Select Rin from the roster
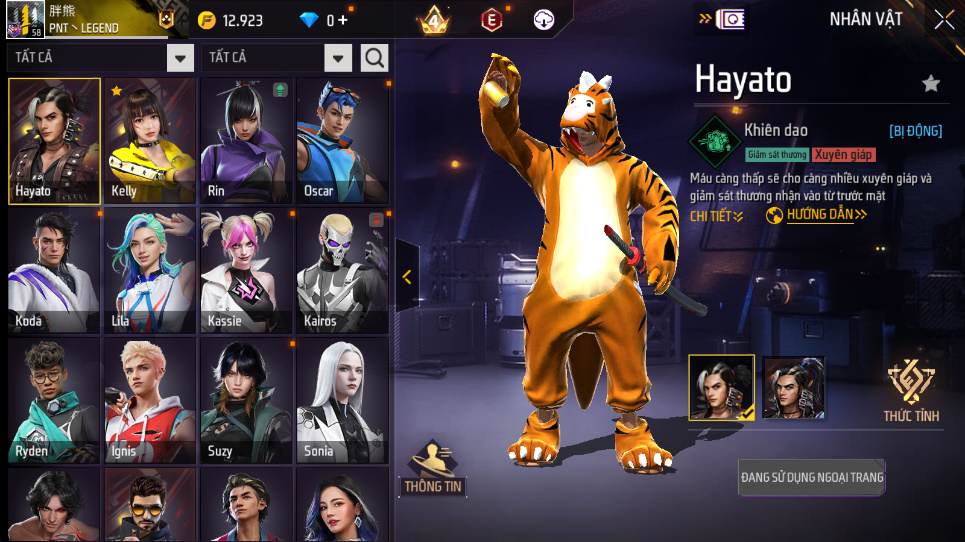This screenshot has width=965, height=542. (x=246, y=140)
